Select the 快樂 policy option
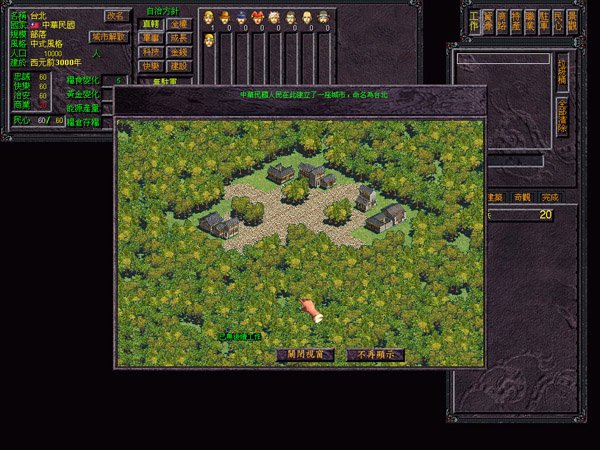Image resolution: width=600 pixels, height=450 pixels. click(x=151, y=65)
